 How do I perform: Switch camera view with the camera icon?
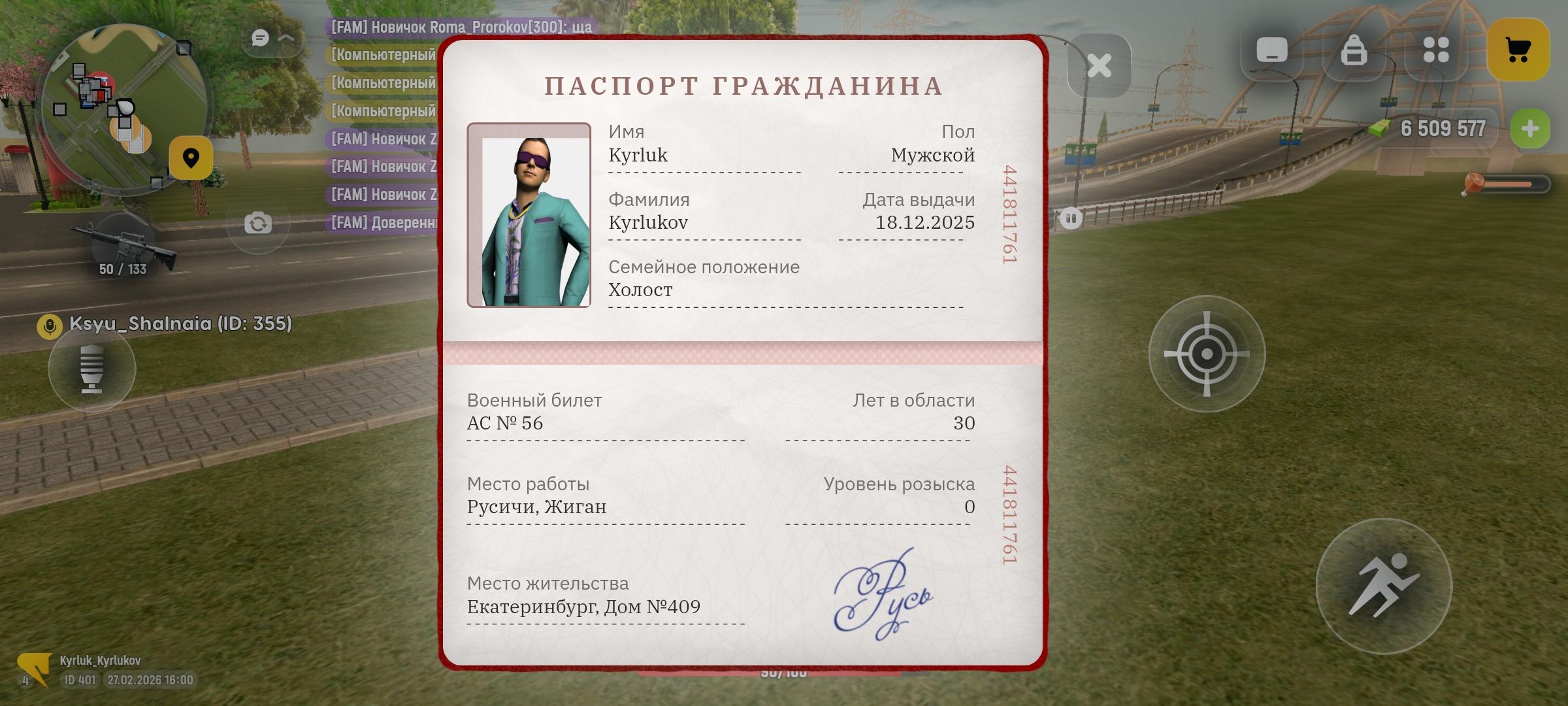258,224
